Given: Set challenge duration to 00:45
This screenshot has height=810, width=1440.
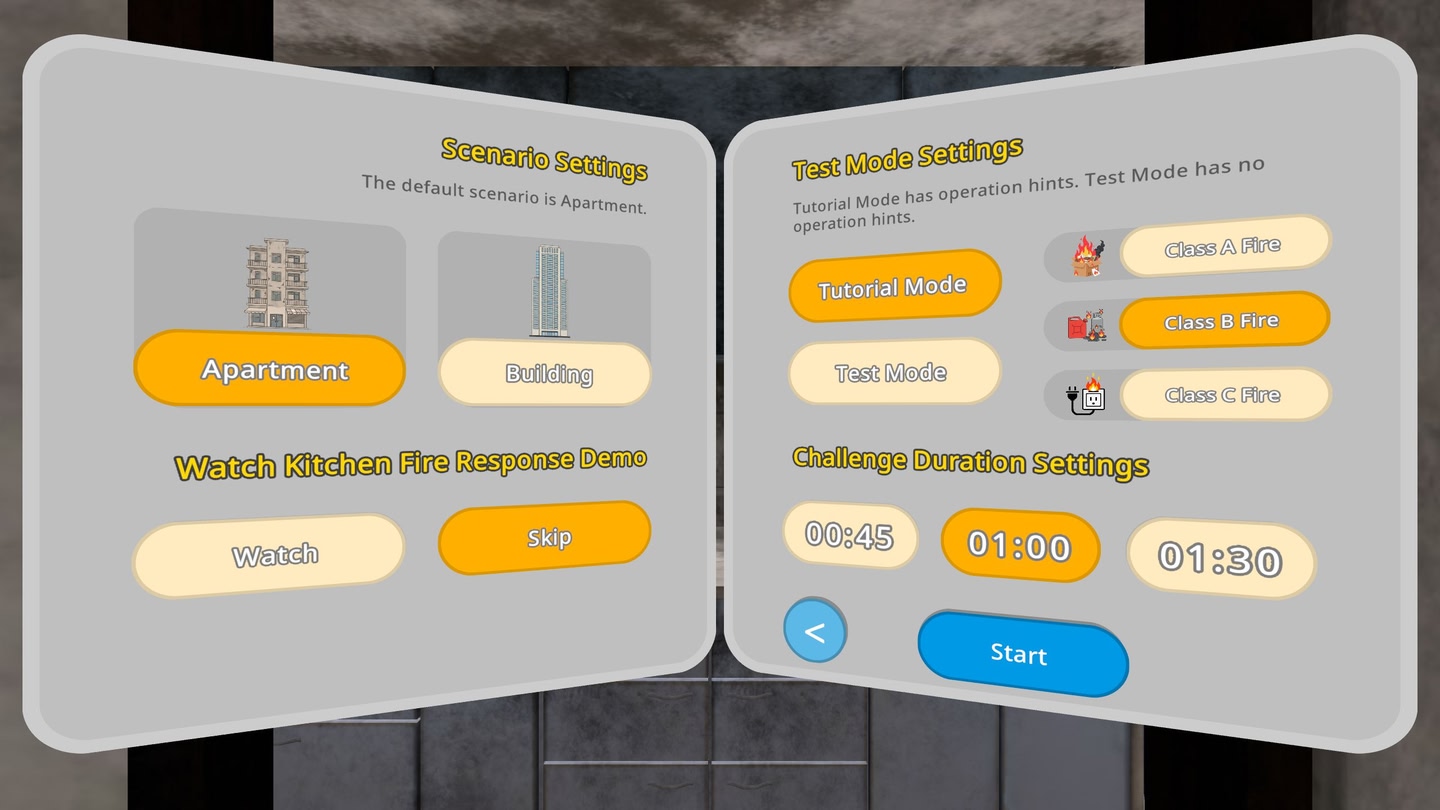Looking at the screenshot, I should [850, 537].
